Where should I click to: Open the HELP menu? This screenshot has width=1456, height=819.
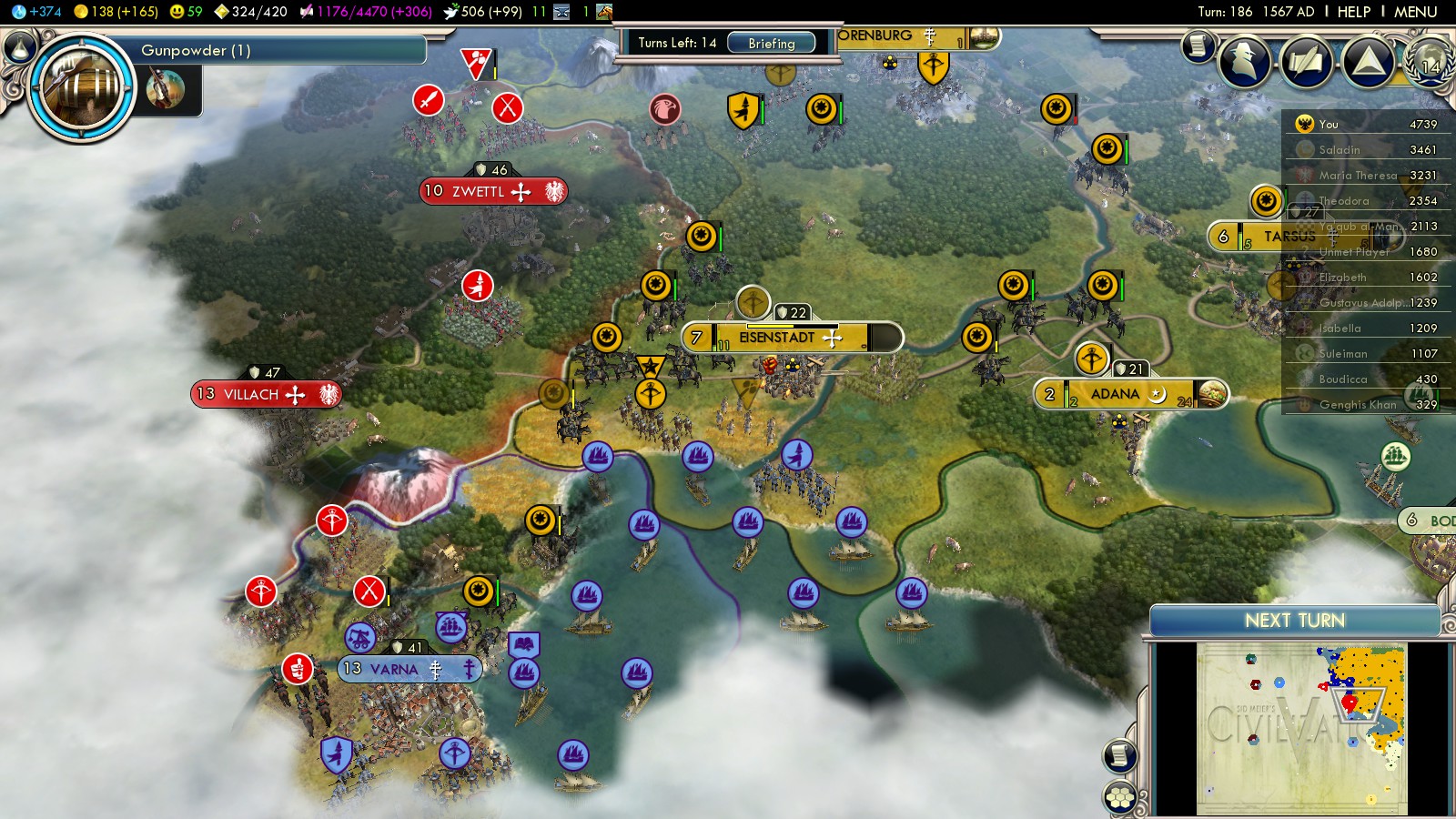[x=1353, y=12]
